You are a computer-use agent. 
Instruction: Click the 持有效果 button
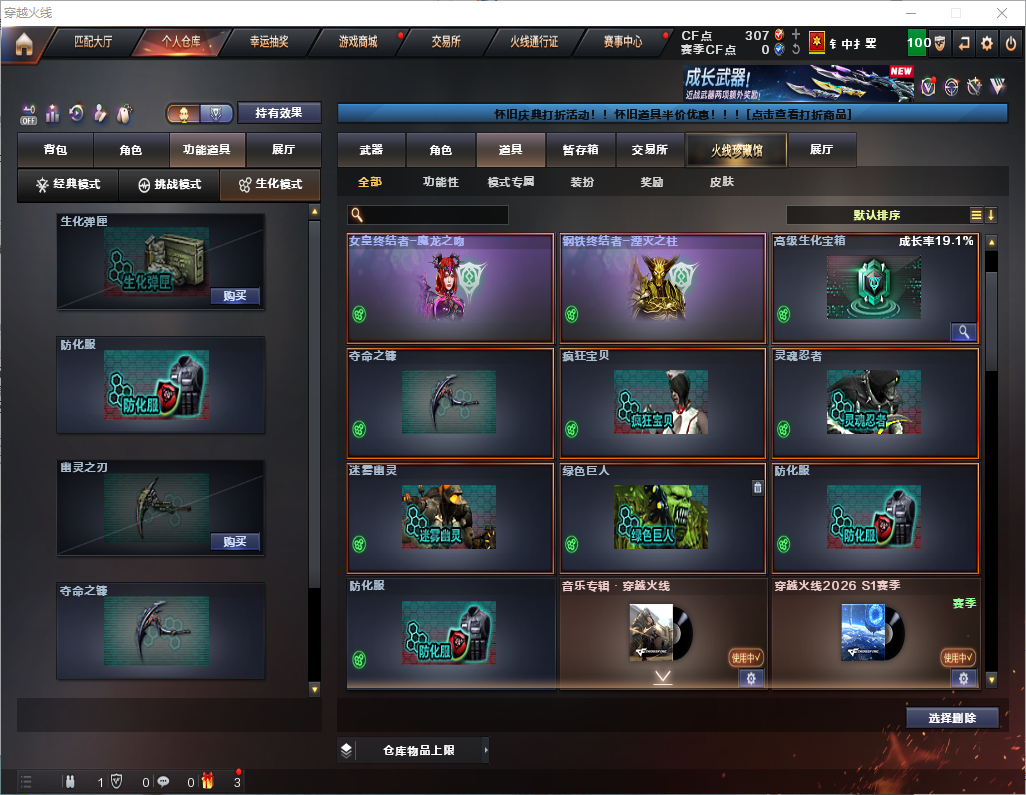pos(279,113)
